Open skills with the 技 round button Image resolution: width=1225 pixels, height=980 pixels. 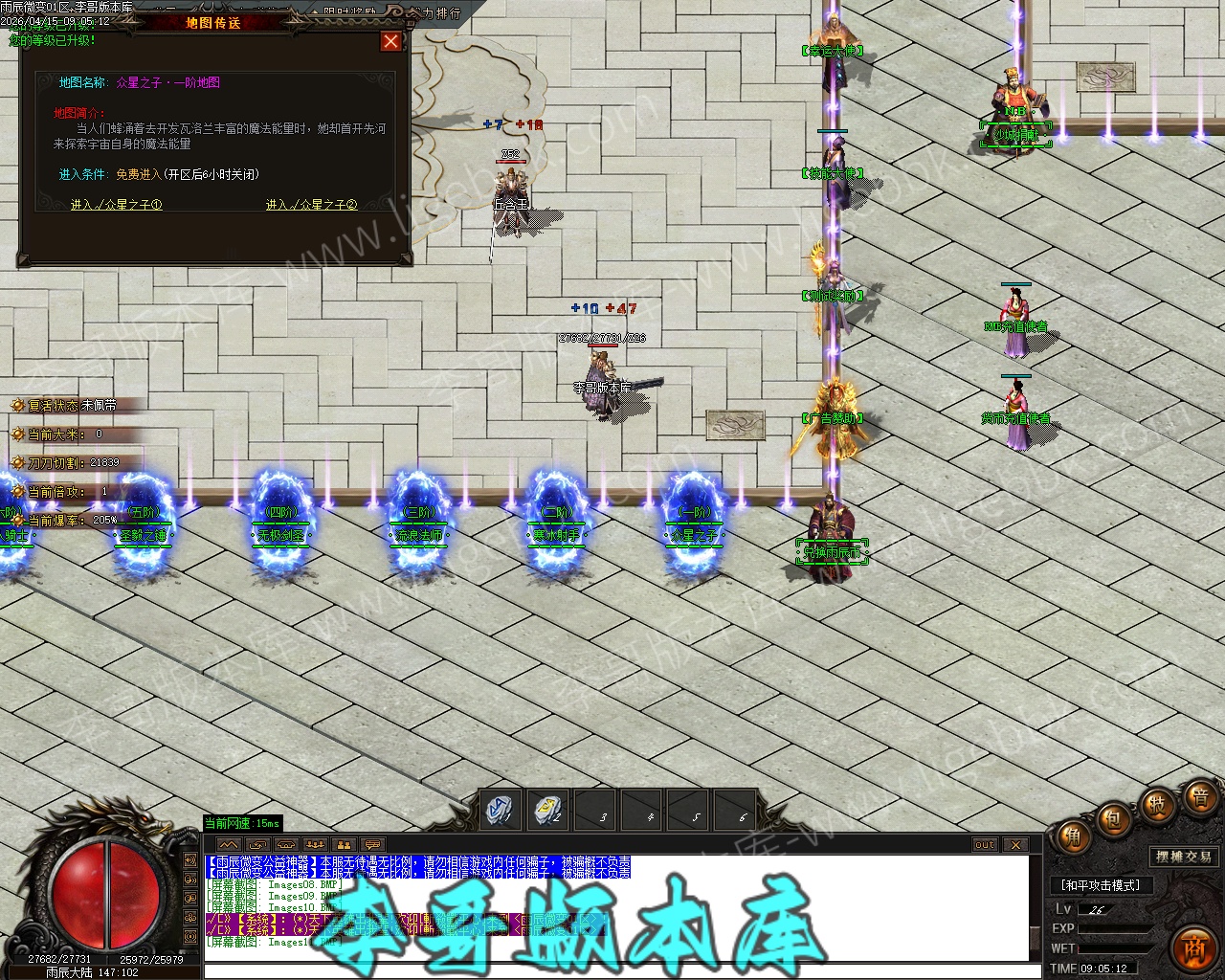1156,804
